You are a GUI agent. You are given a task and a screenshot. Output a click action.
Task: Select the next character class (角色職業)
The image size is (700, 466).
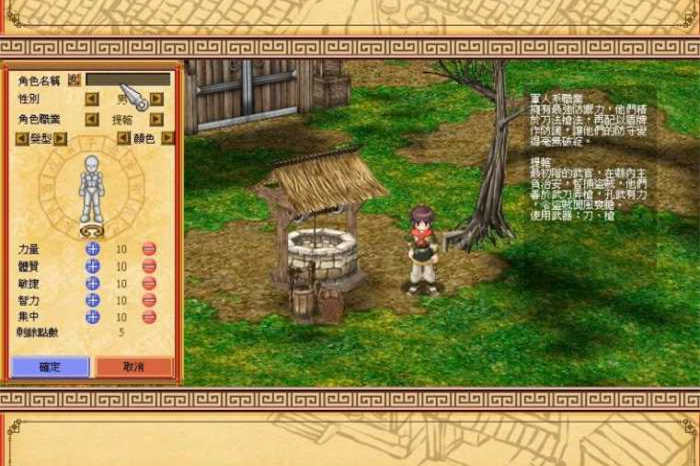tap(156, 119)
